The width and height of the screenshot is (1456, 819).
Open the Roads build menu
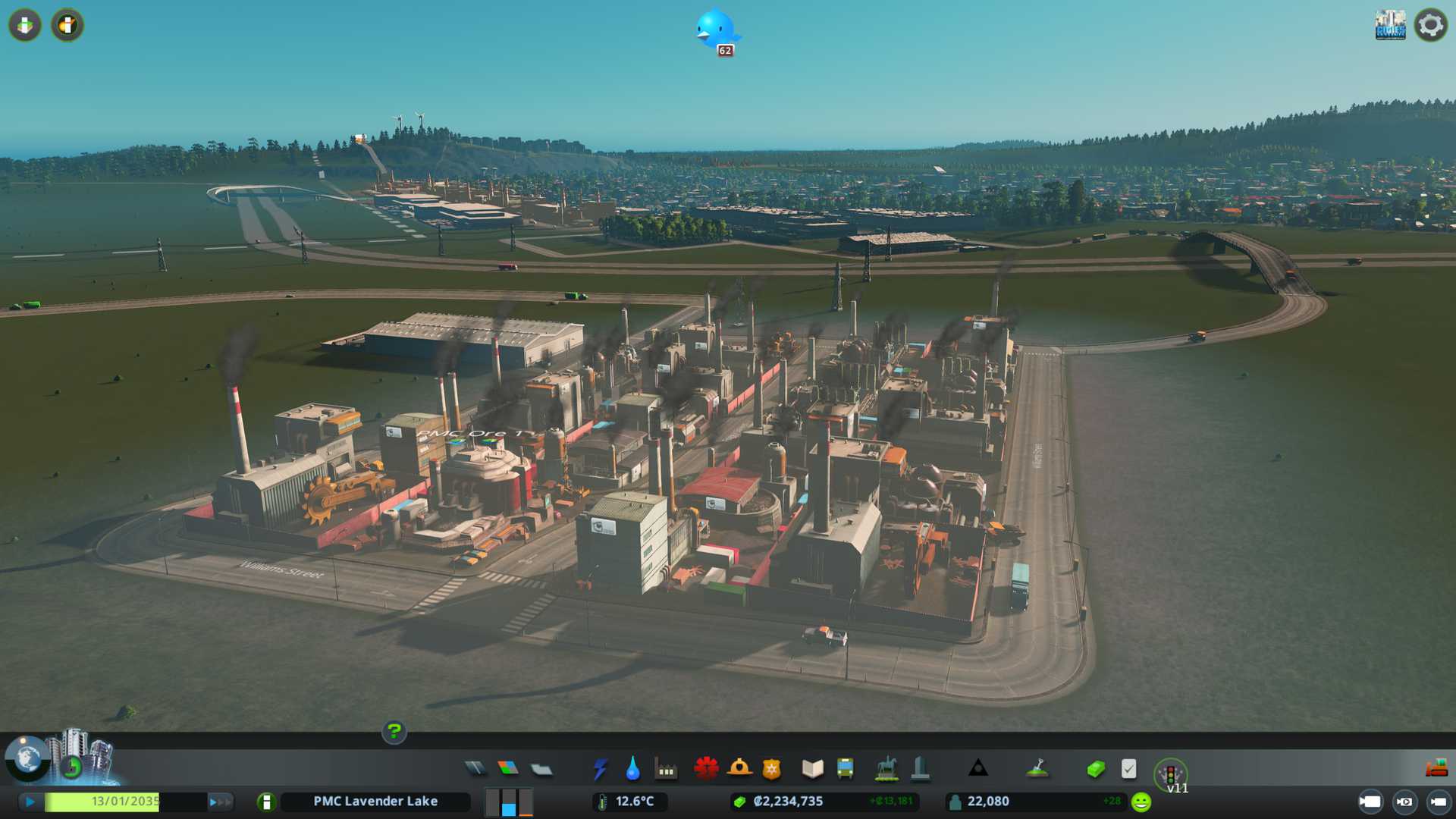tap(475, 769)
